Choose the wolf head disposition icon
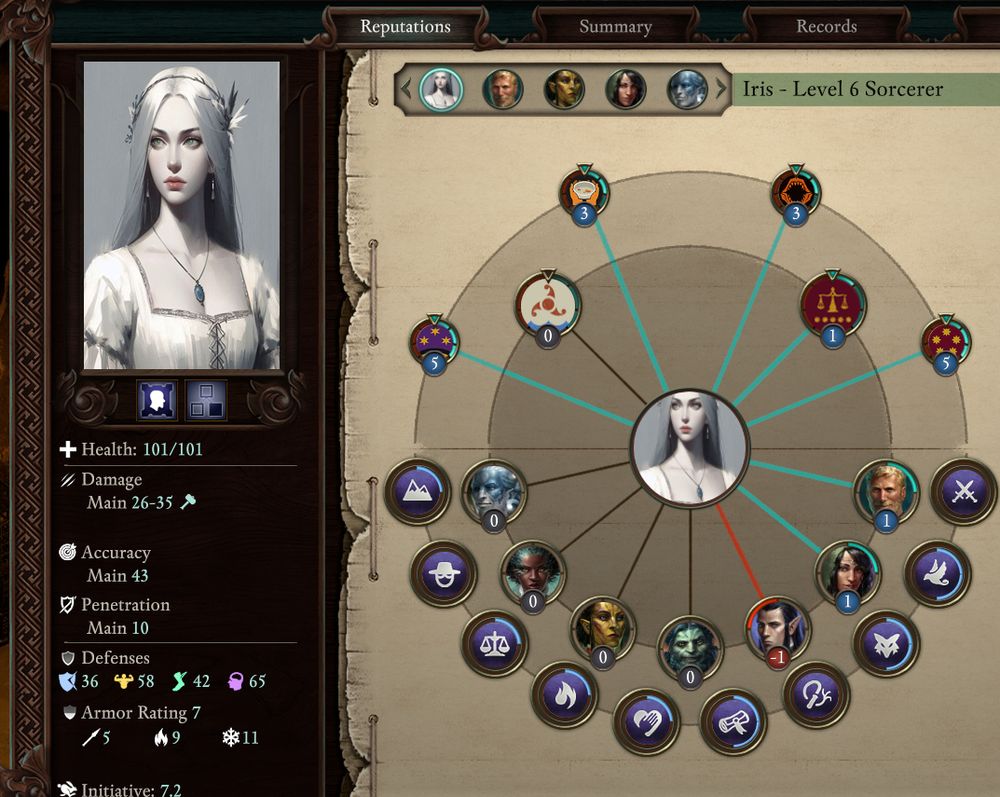1000x797 pixels. (886, 643)
